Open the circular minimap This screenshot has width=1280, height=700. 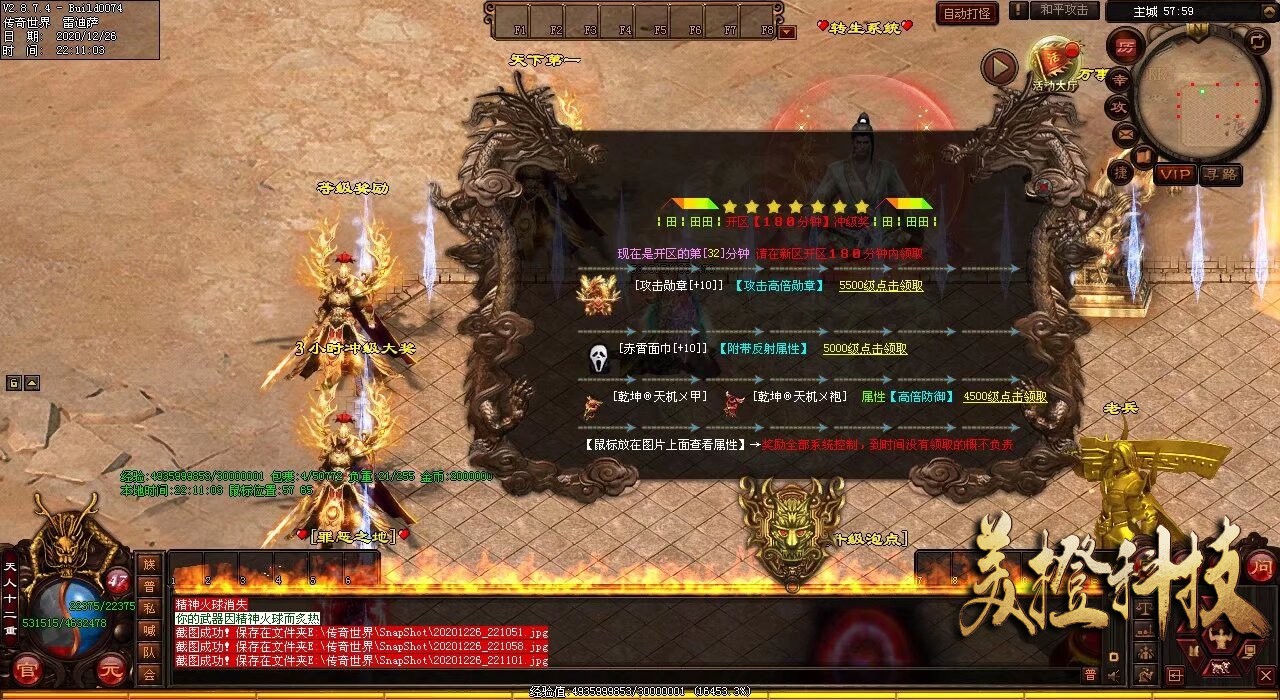pos(1200,94)
